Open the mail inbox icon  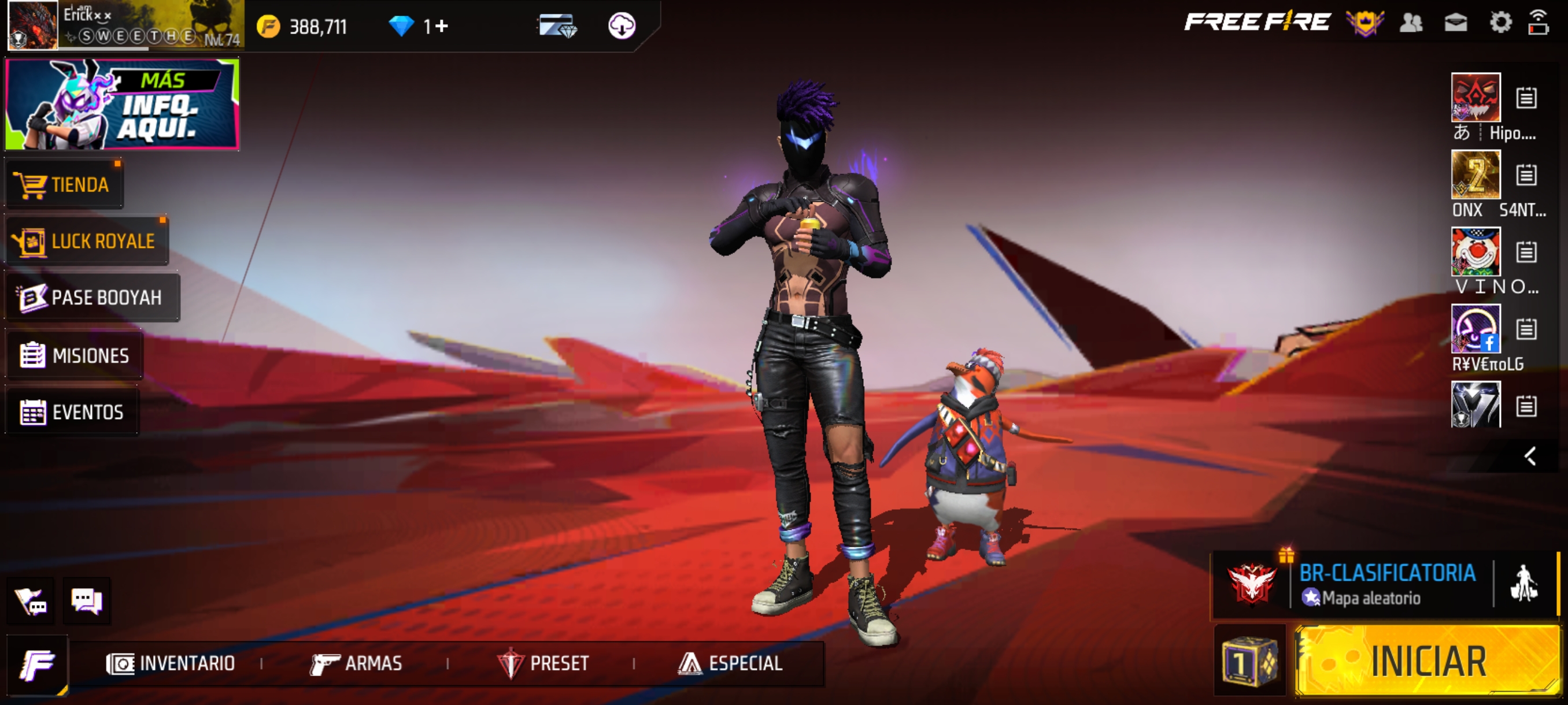click(x=1455, y=23)
